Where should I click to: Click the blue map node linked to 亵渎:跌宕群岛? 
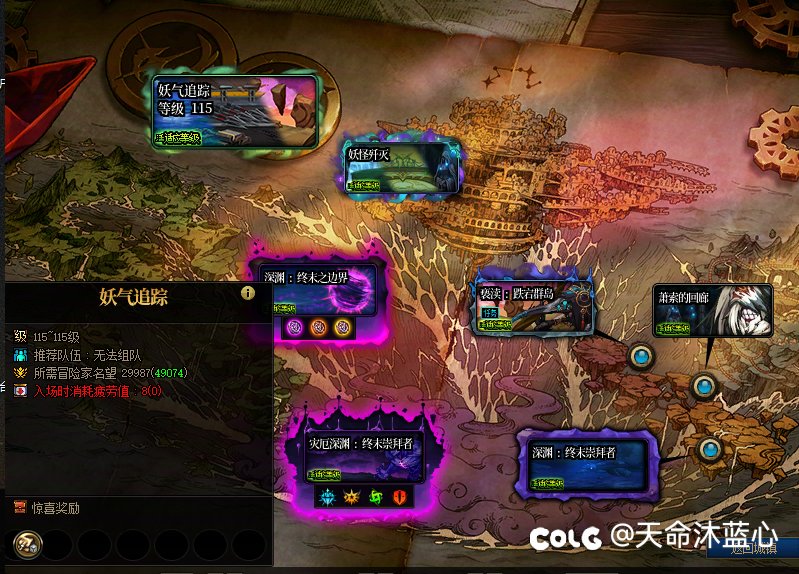[640, 355]
